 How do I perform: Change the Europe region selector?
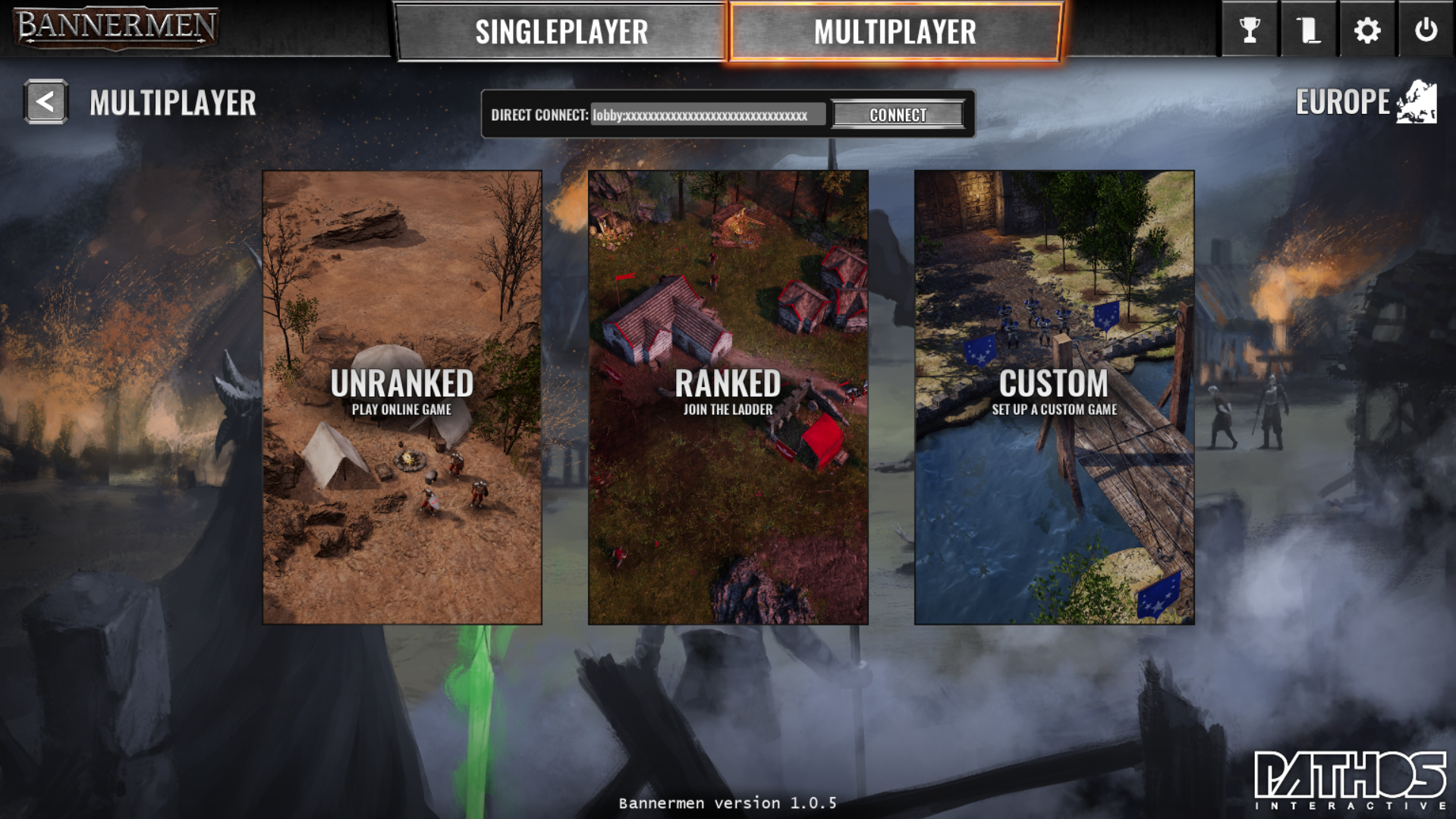click(x=1366, y=102)
